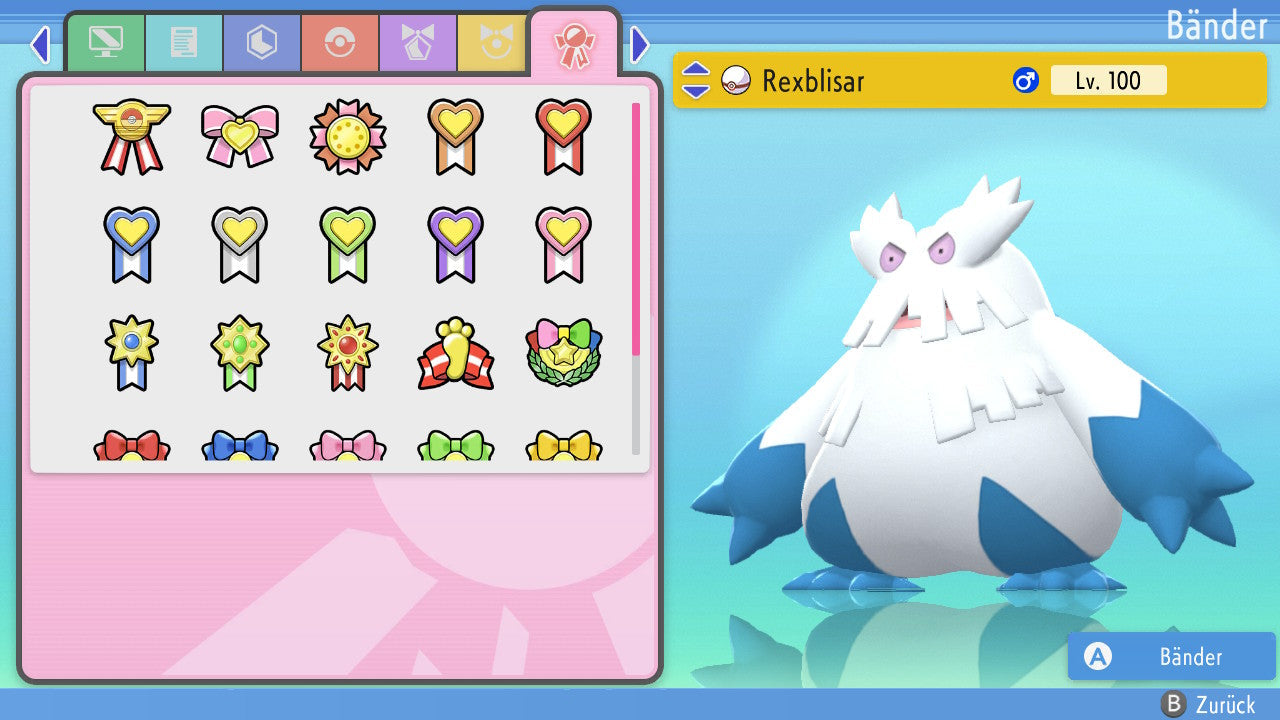Pick the pink bow with heart ribbon
Image resolution: width=1280 pixels, height=720 pixels.
coord(239,136)
